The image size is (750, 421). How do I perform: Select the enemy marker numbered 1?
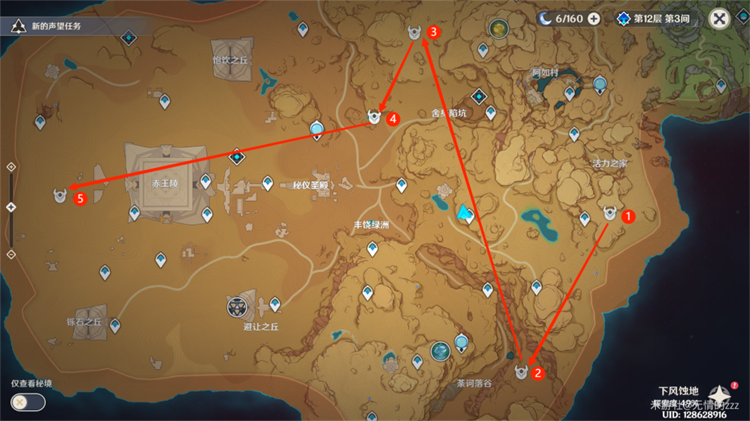click(x=609, y=213)
